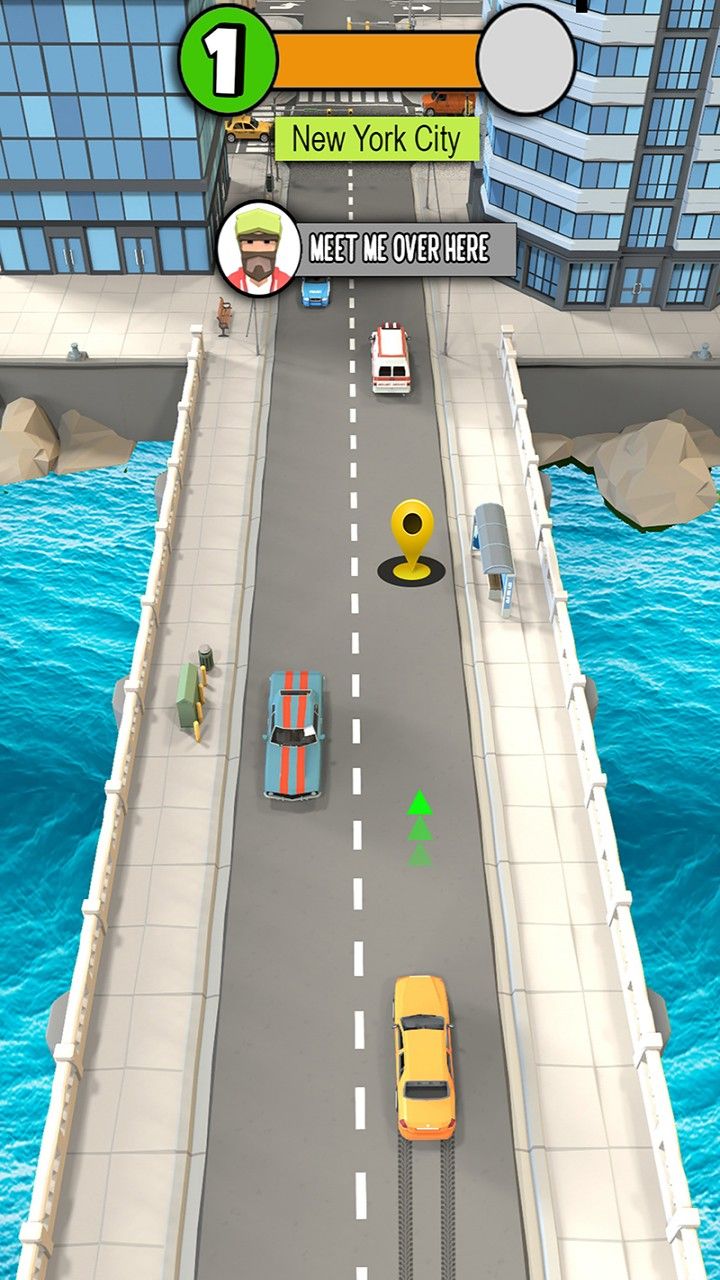This screenshot has width=720, height=1280.
Task: Tap the bearded passenger portrait
Action: pos(259,249)
